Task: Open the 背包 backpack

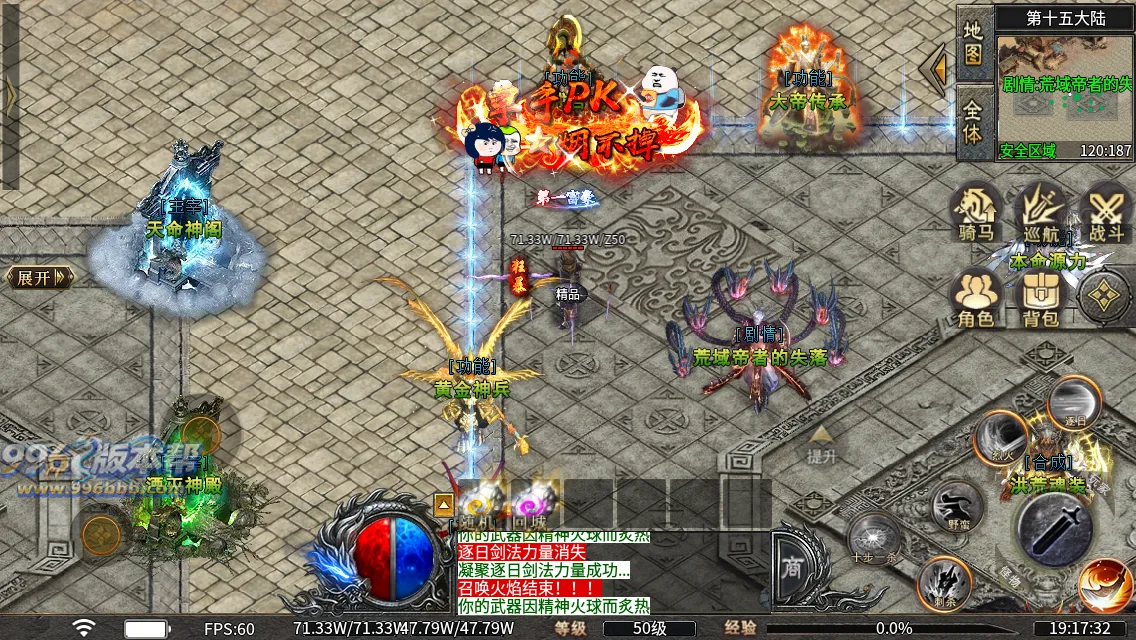Action: coord(1040,297)
